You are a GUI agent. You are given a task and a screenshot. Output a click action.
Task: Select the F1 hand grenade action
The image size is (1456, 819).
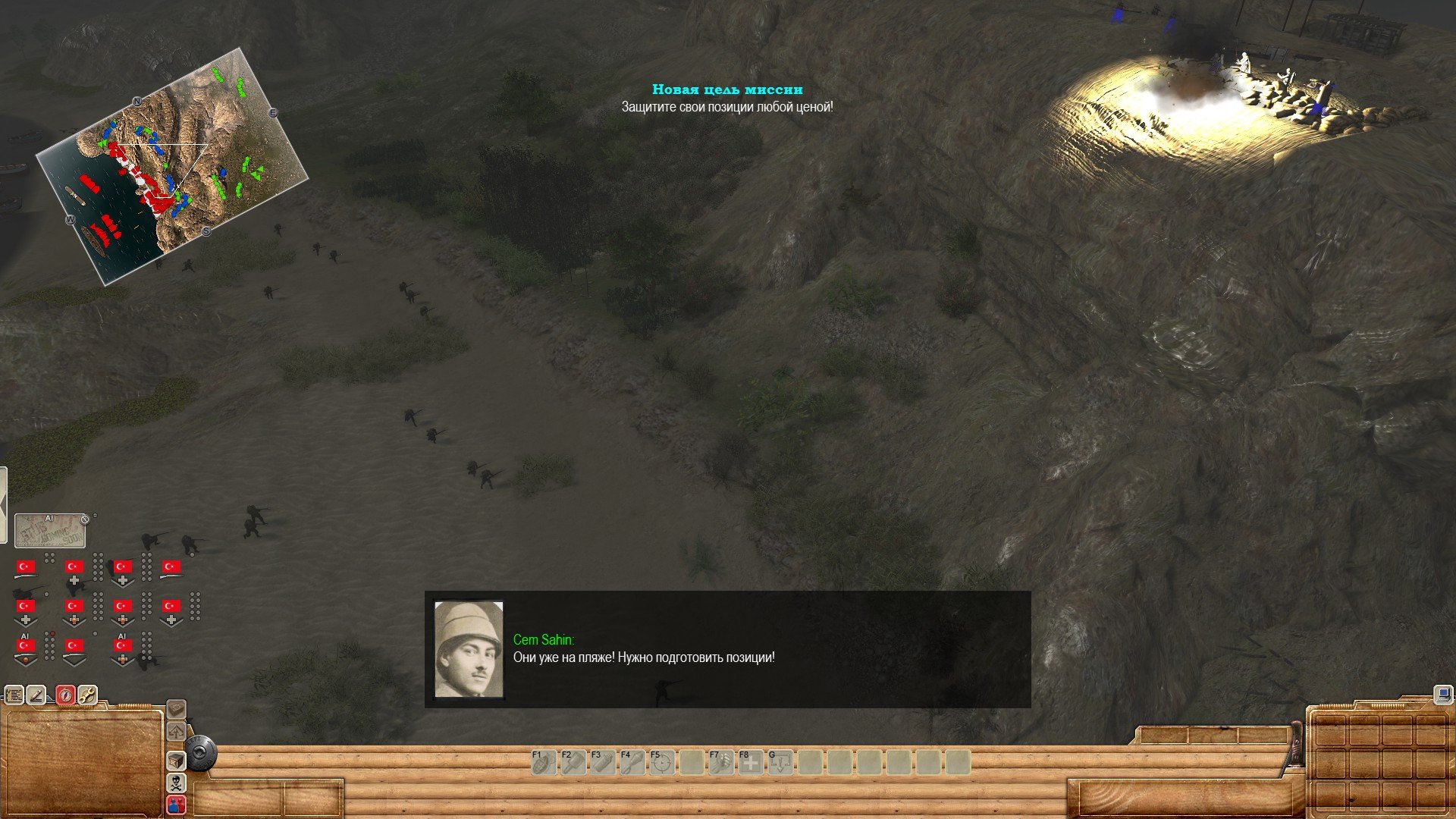pos(544,762)
